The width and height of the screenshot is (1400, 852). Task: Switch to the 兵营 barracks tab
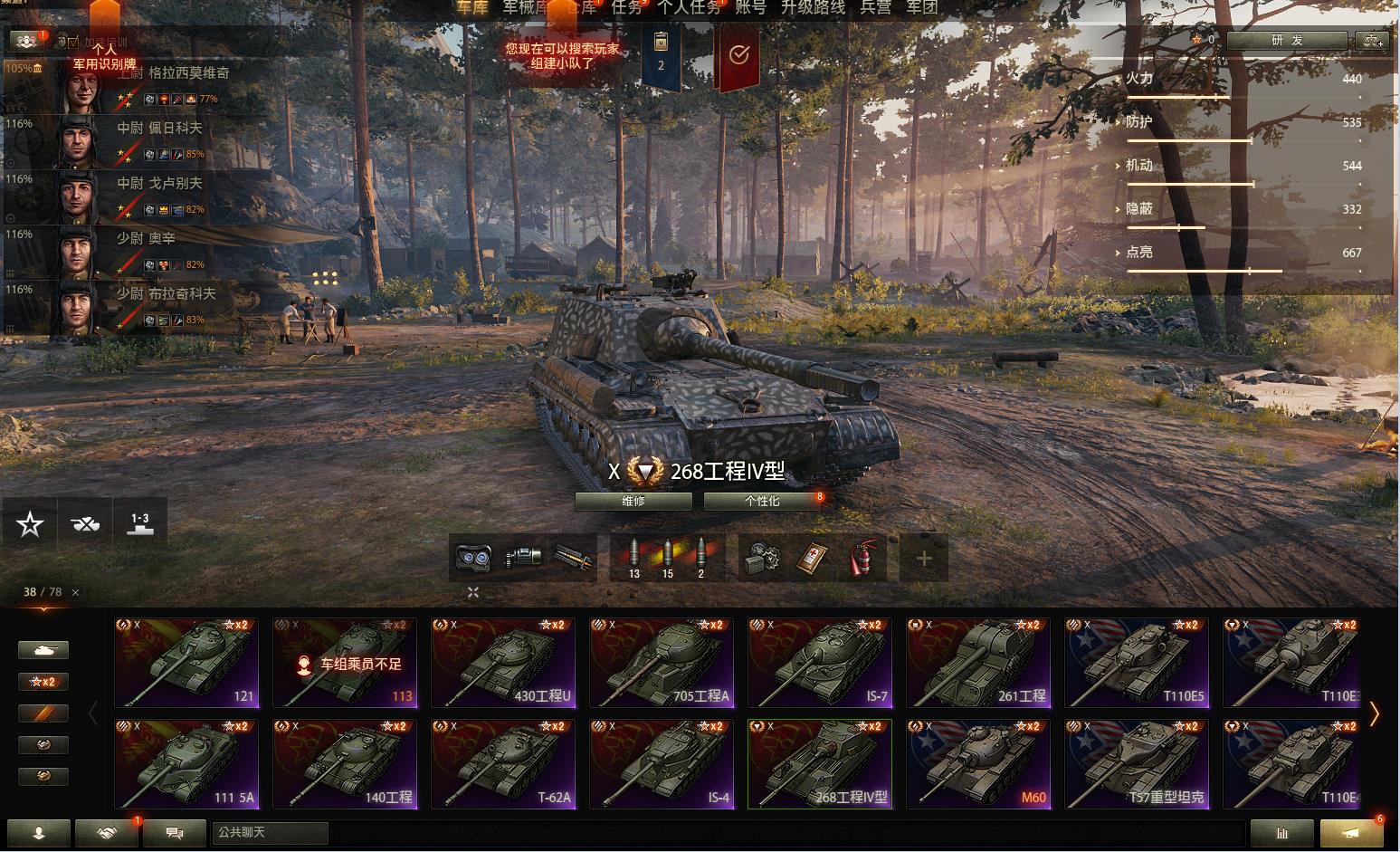point(875,7)
